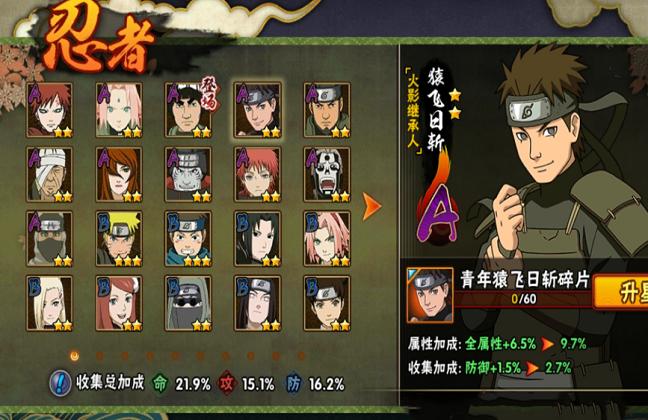The image size is (648, 420).
Task: Select the auburn long-haired Mei Terumi portrait
Action: click(118, 175)
